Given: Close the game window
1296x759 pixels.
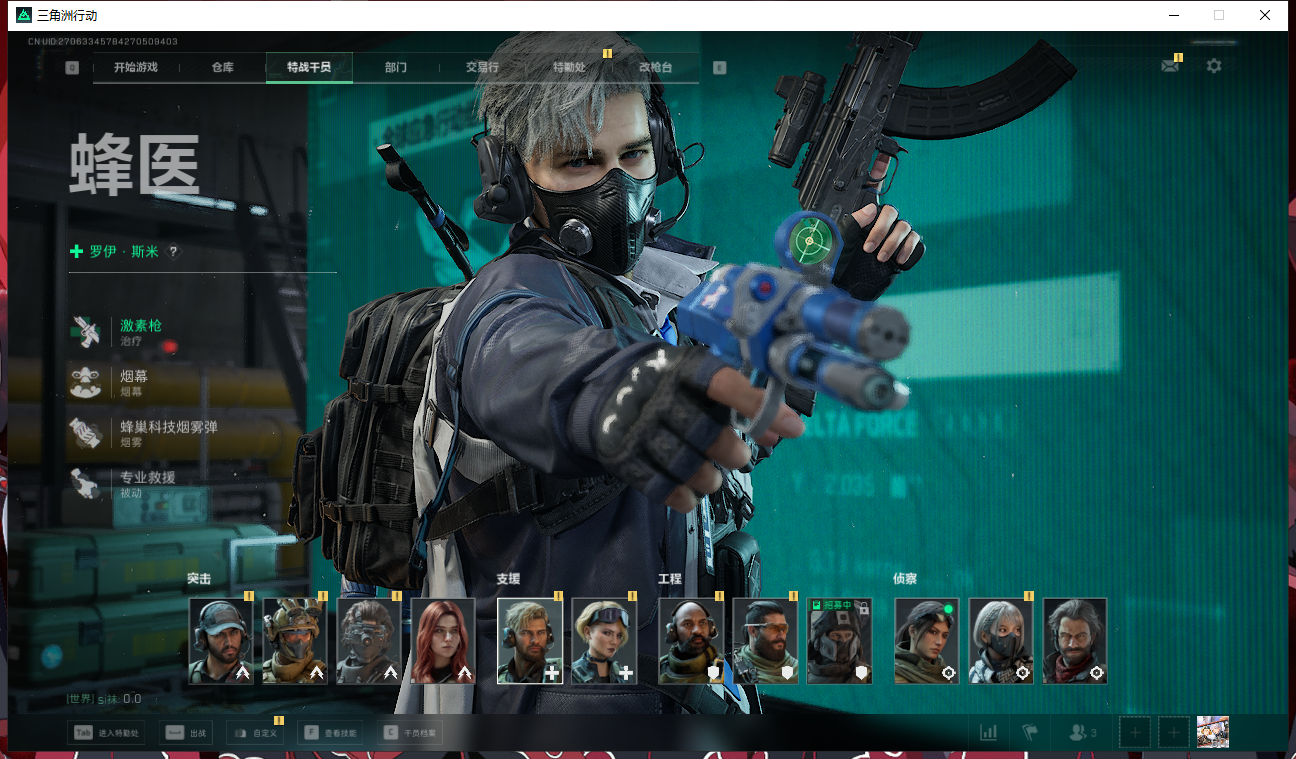Looking at the screenshot, I should (x=1265, y=15).
